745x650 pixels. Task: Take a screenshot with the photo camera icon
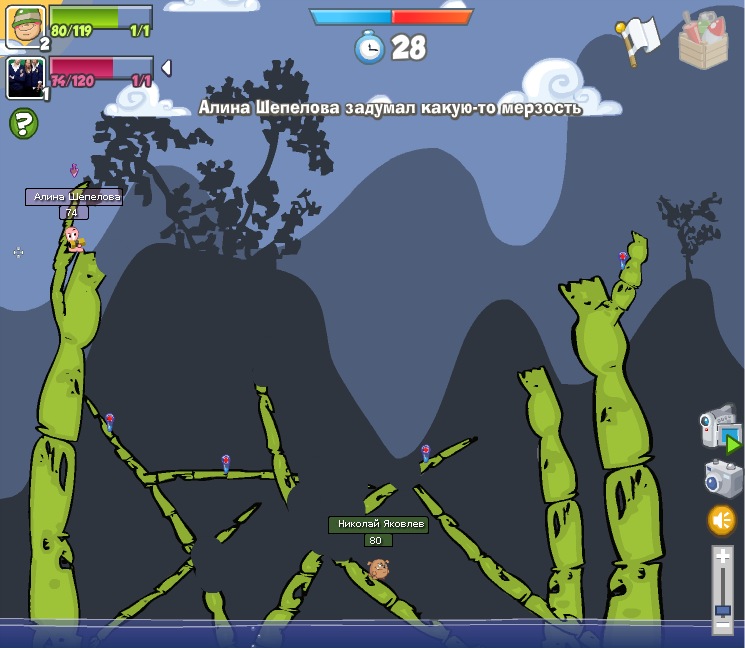click(x=723, y=478)
